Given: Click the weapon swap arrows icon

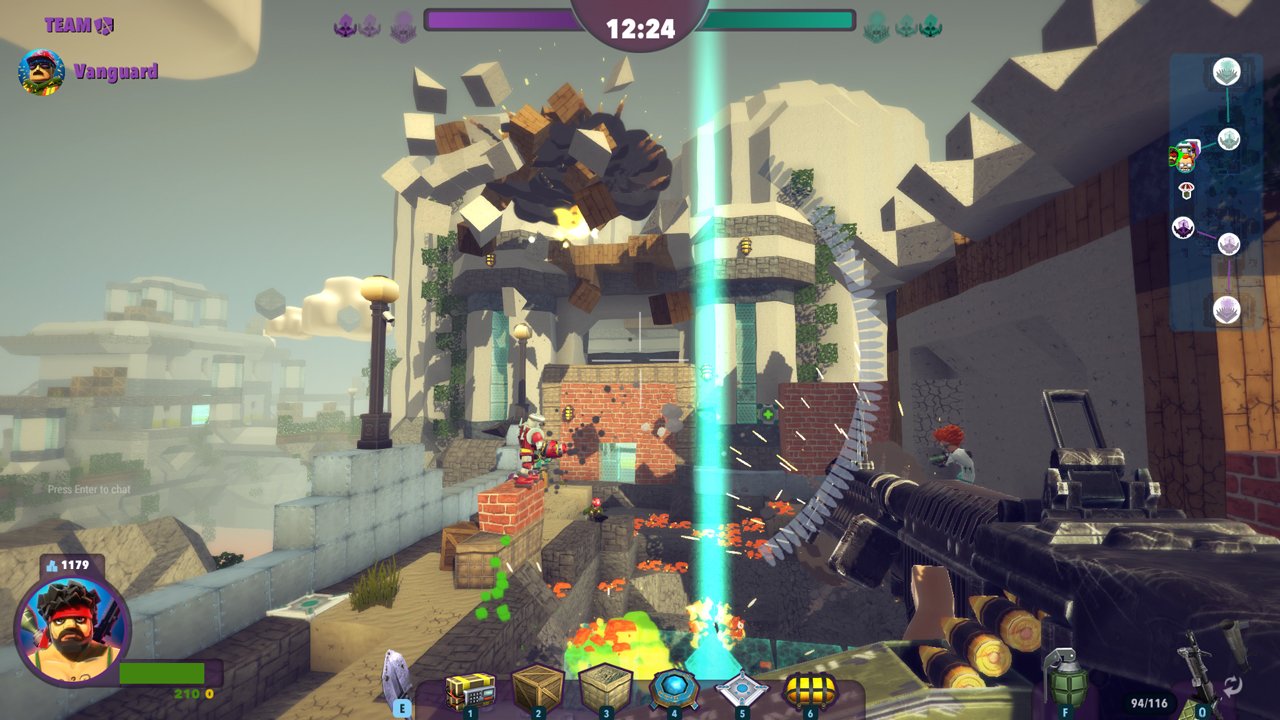Looking at the screenshot, I should [x=1232, y=685].
